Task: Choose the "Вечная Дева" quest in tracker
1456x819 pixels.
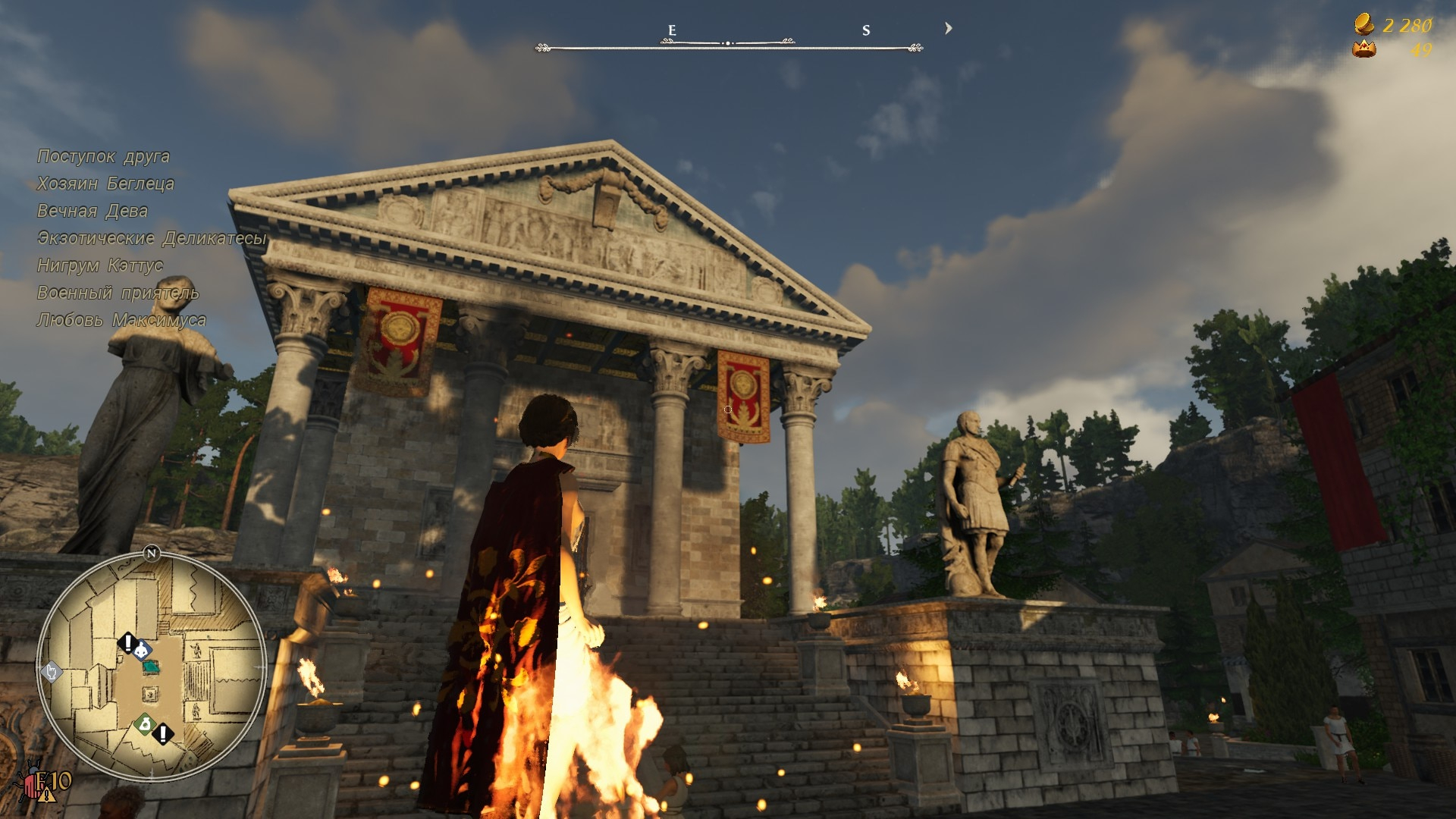Action: 93,211
